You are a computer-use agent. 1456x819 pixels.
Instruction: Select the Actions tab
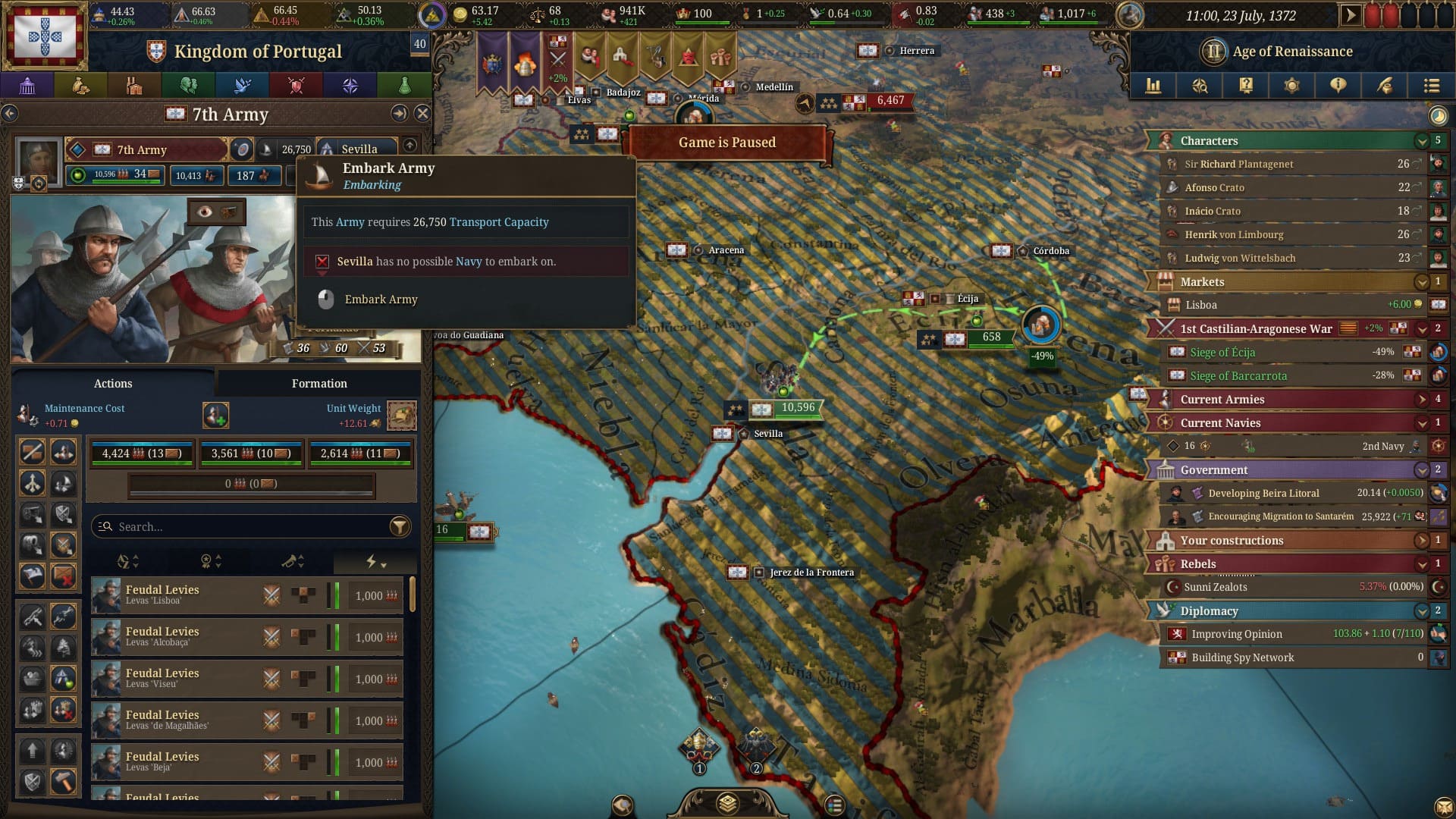tap(112, 383)
